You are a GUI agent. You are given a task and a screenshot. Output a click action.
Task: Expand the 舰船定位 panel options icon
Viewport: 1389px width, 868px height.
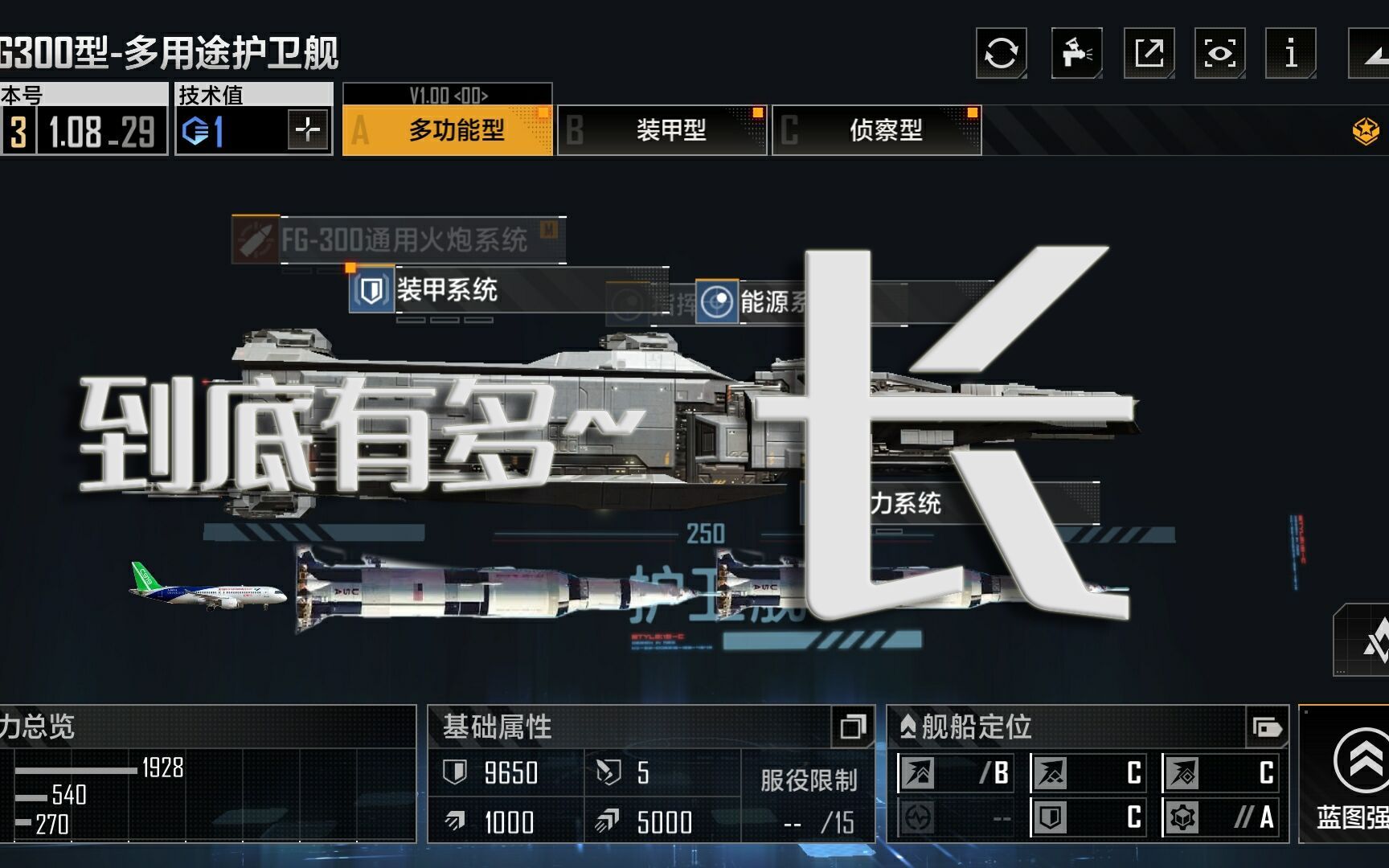[x=1268, y=728]
